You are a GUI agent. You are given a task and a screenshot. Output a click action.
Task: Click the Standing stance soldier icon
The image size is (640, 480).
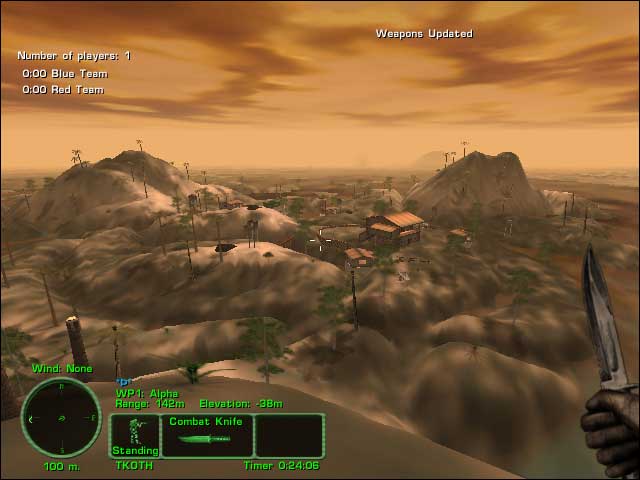click(x=135, y=435)
